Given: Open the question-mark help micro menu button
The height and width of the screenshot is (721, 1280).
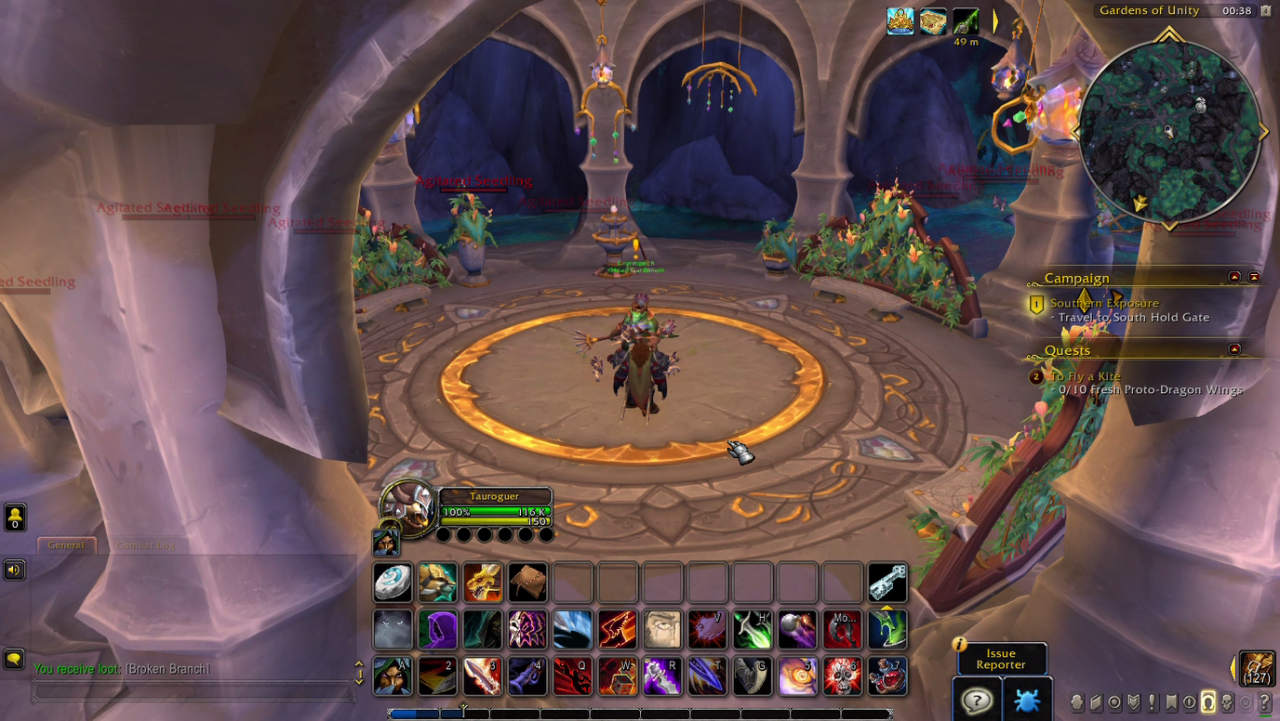Looking at the screenshot, I should [x=1265, y=702].
